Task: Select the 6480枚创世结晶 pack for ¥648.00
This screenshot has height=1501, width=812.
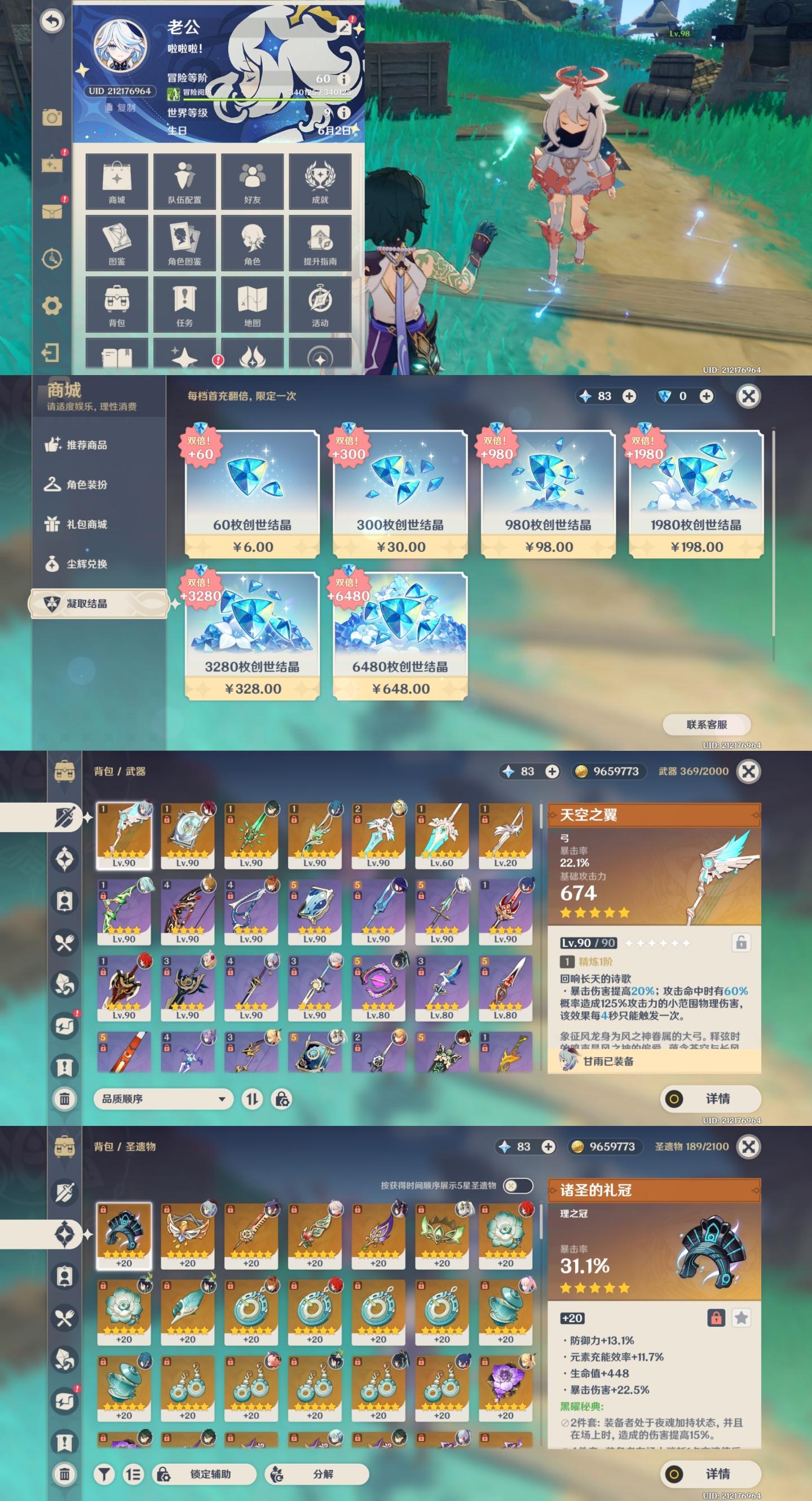Action: (x=400, y=636)
